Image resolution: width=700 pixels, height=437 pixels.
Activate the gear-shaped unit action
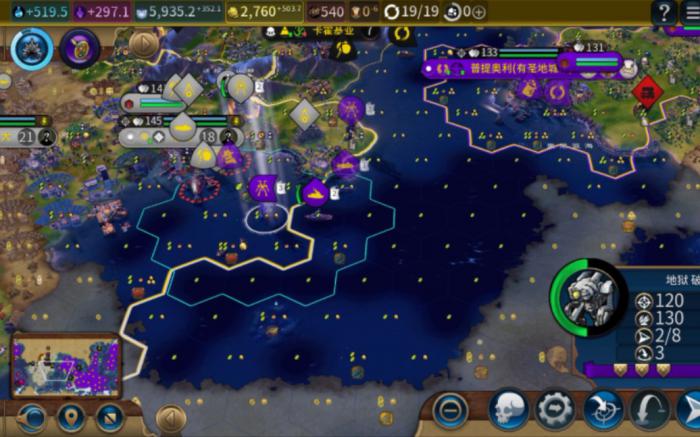tap(555, 409)
